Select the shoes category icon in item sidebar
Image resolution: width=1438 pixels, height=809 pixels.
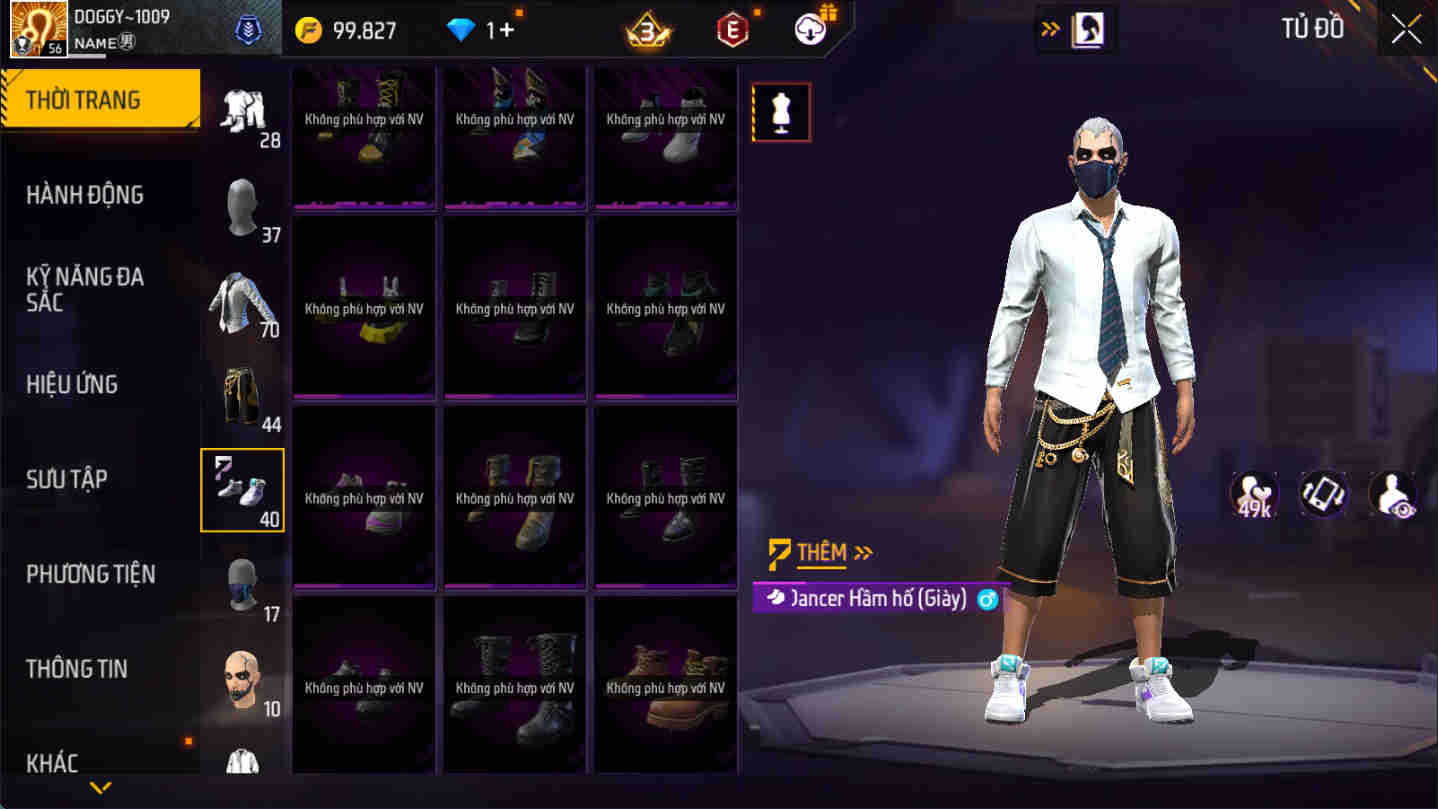click(x=242, y=489)
